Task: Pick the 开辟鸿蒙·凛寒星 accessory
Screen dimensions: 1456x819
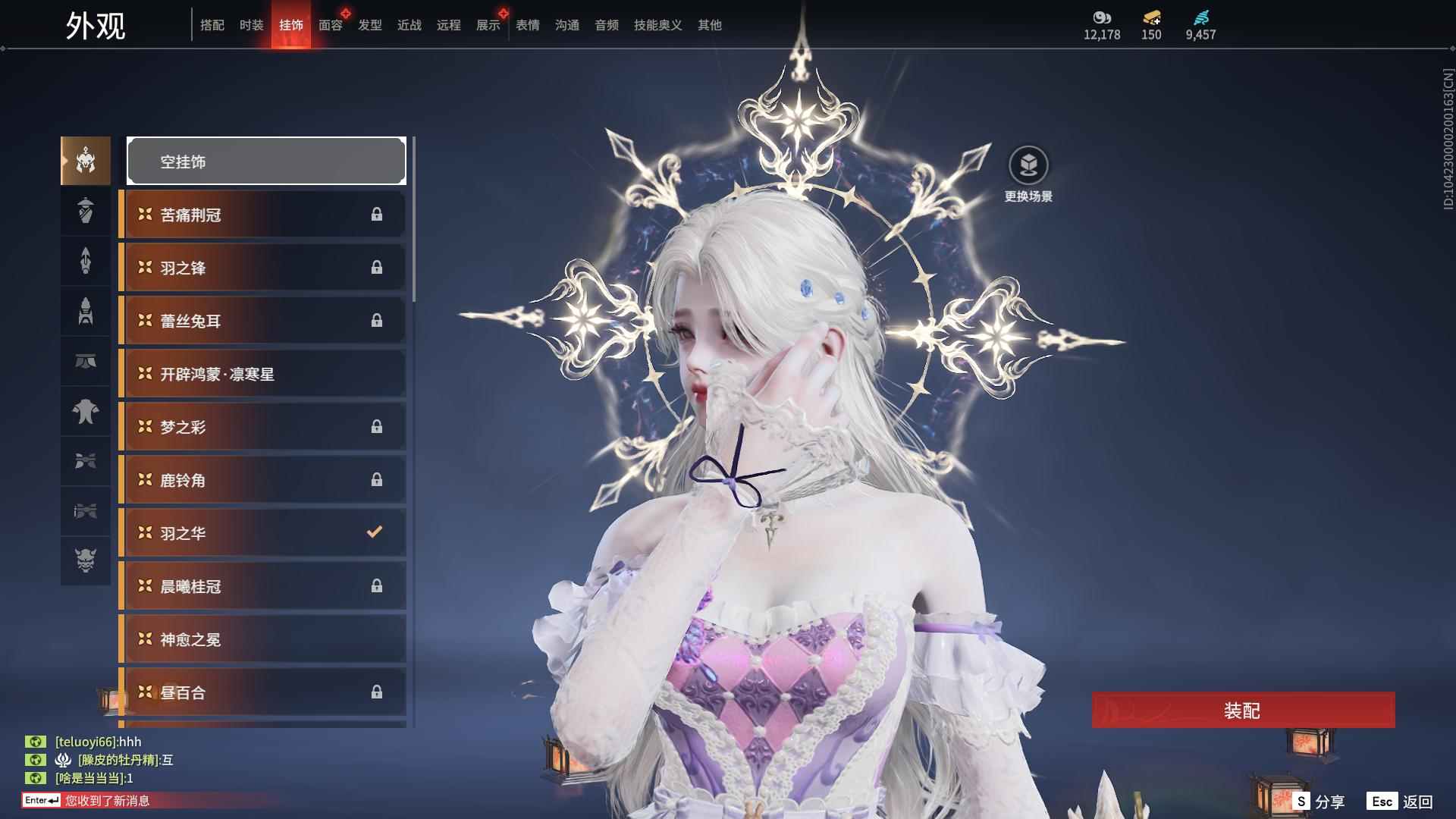Action: coord(262,374)
